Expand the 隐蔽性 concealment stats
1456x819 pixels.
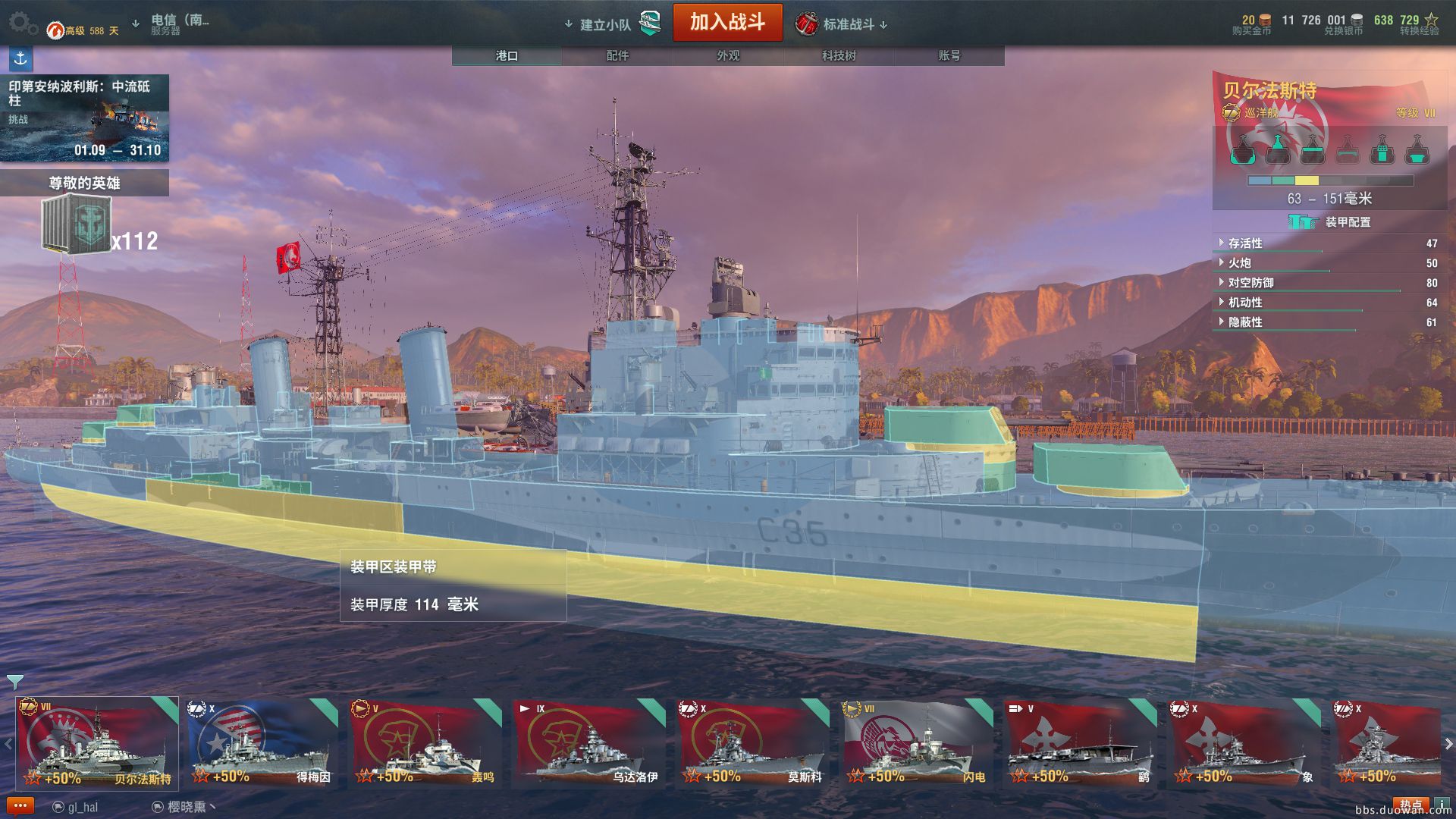point(1245,322)
